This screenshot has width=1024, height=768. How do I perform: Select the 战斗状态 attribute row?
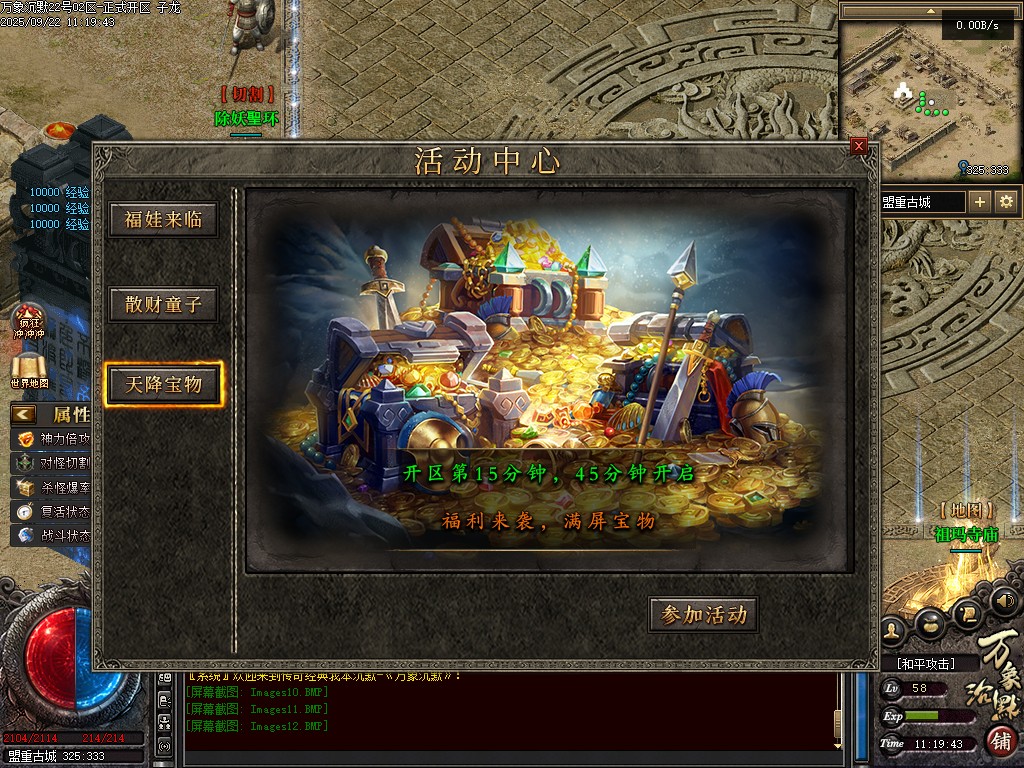click(55, 535)
